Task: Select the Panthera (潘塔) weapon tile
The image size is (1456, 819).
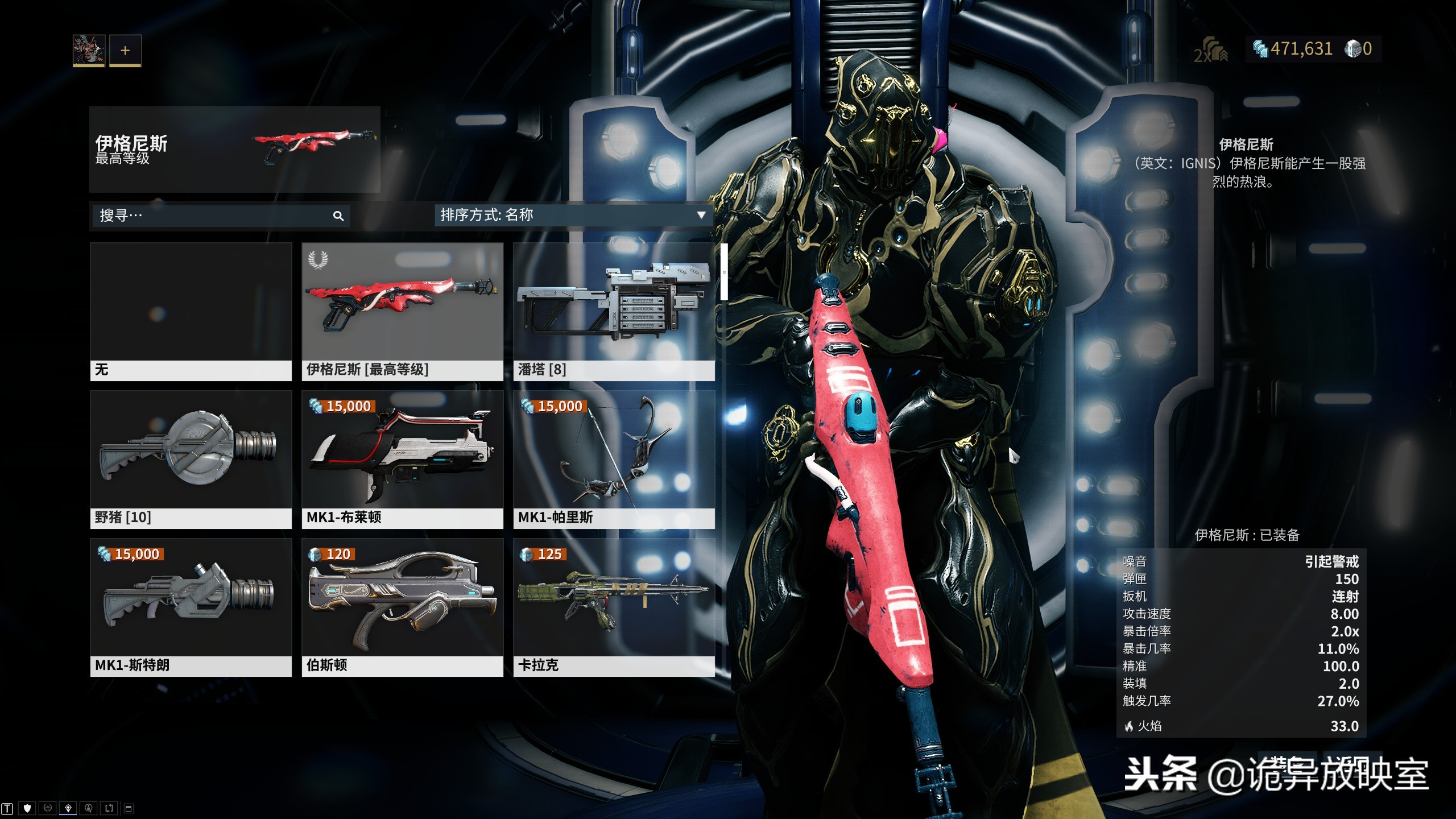Action: pos(614,312)
